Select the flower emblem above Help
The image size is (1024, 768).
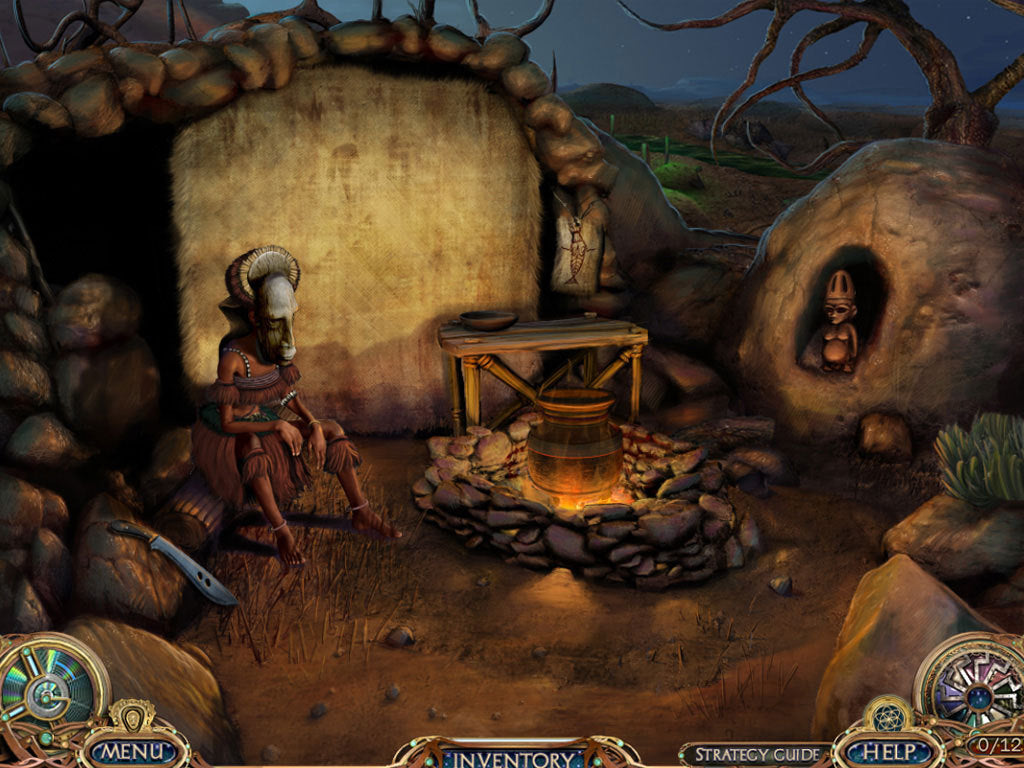886,716
